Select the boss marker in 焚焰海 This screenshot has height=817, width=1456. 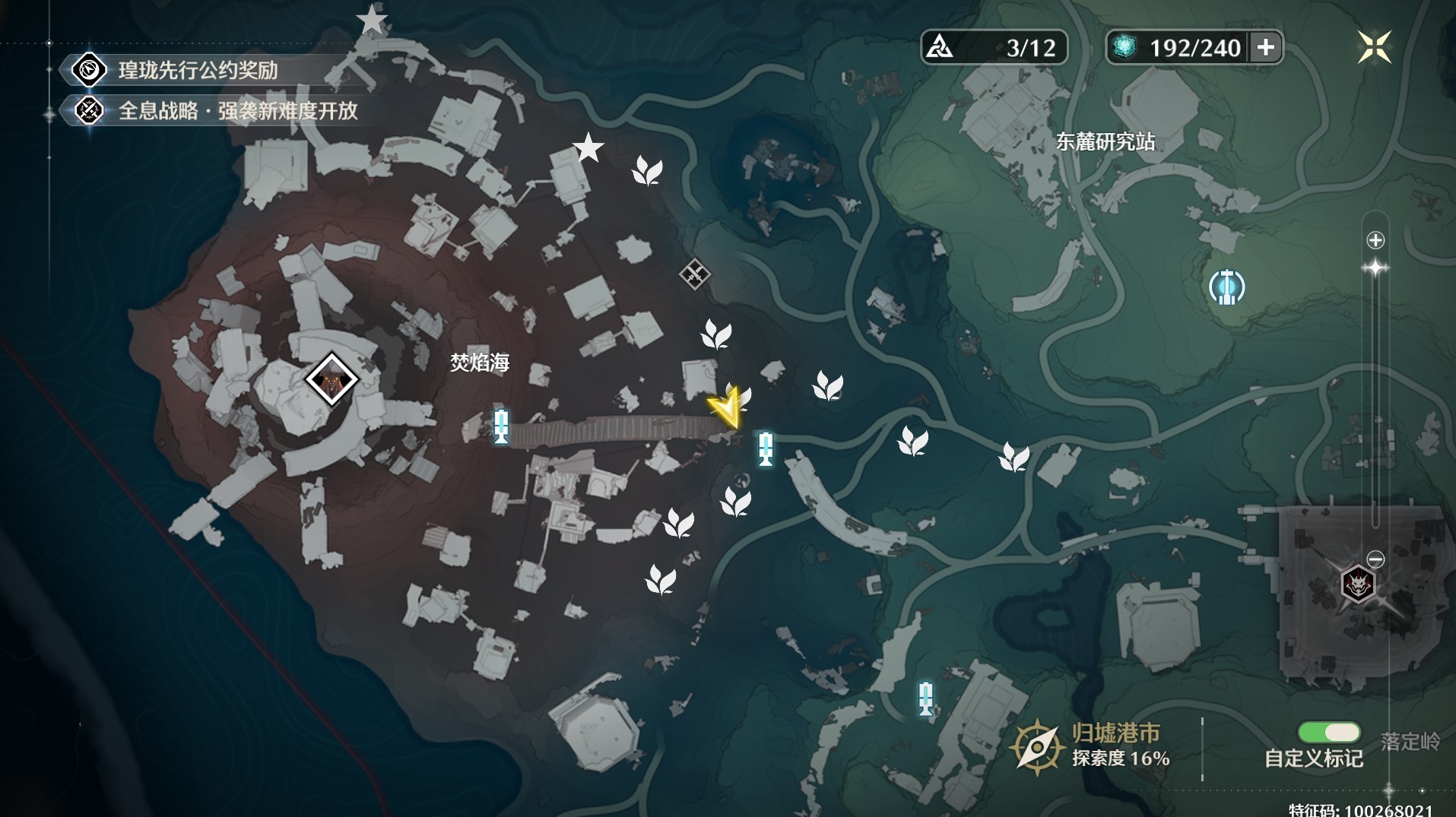[x=331, y=378]
